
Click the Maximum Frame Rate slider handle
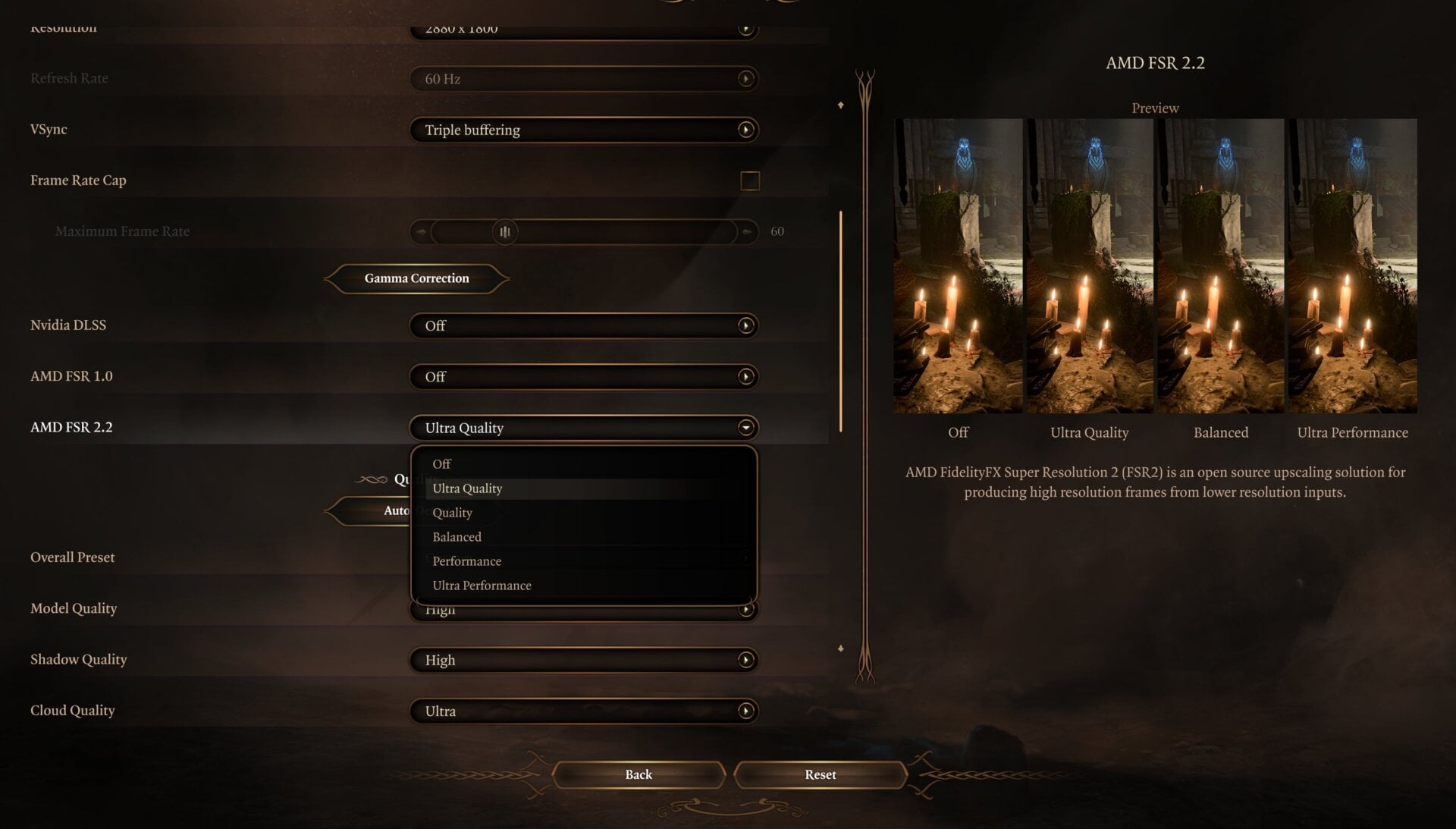(505, 231)
